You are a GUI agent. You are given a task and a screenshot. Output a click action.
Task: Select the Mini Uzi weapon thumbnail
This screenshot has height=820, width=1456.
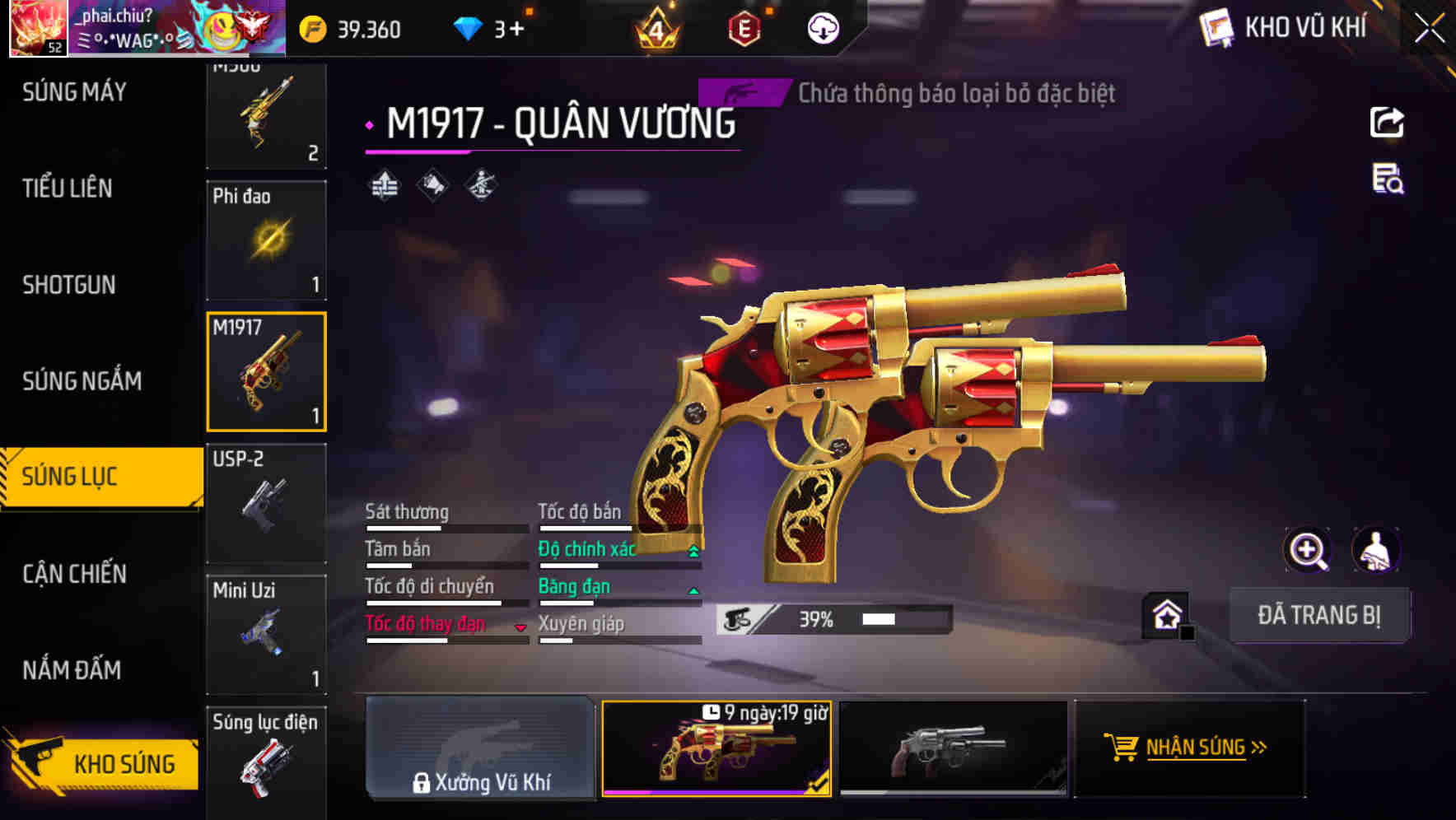pyautogui.click(x=267, y=634)
